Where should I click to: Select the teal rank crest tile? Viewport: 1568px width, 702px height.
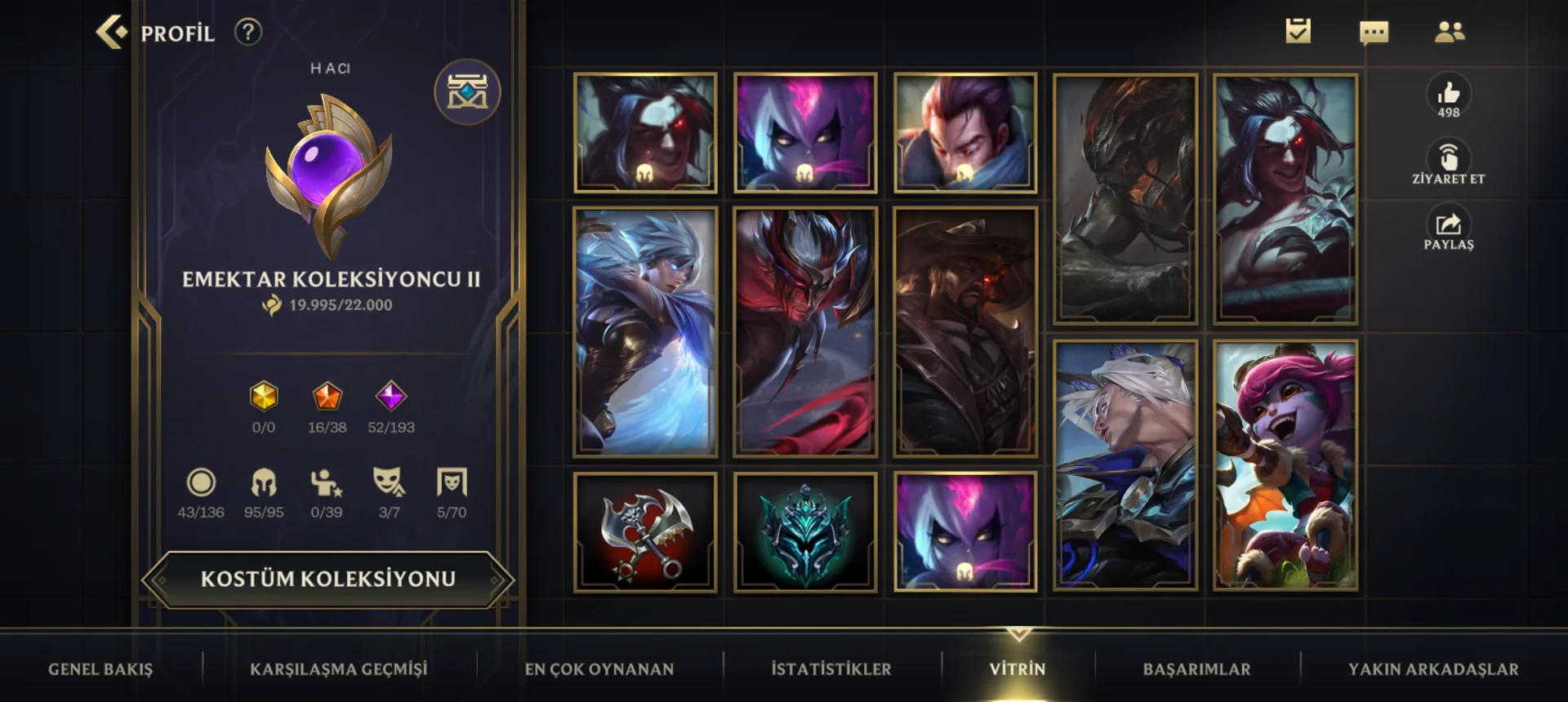click(x=805, y=532)
